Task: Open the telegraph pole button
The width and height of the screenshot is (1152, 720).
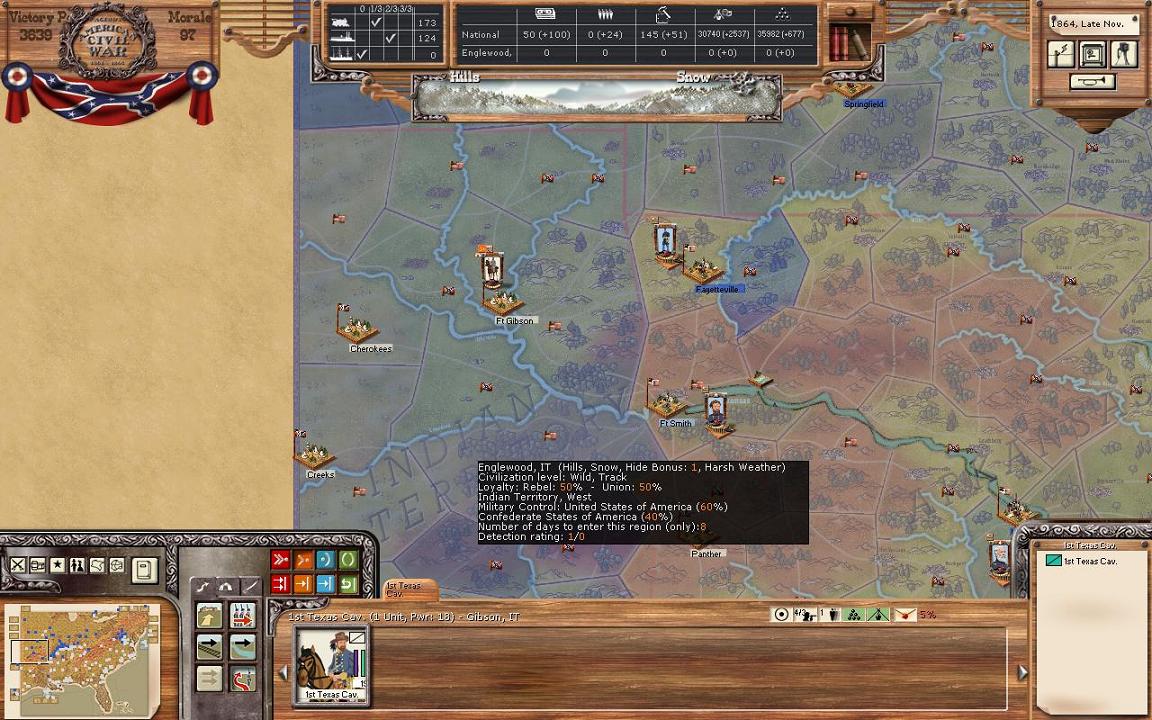Action: (x=1061, y=54)
